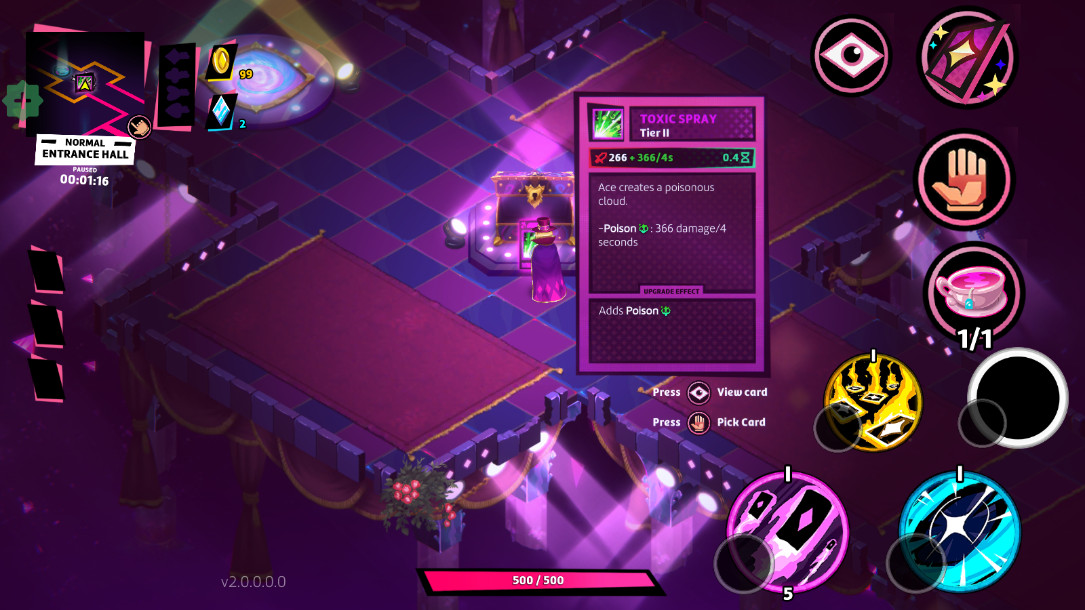Viewport: 1085px width, 610px height.
Task: Select the Toxic Spray card panel
Action: tap(670, 234)
